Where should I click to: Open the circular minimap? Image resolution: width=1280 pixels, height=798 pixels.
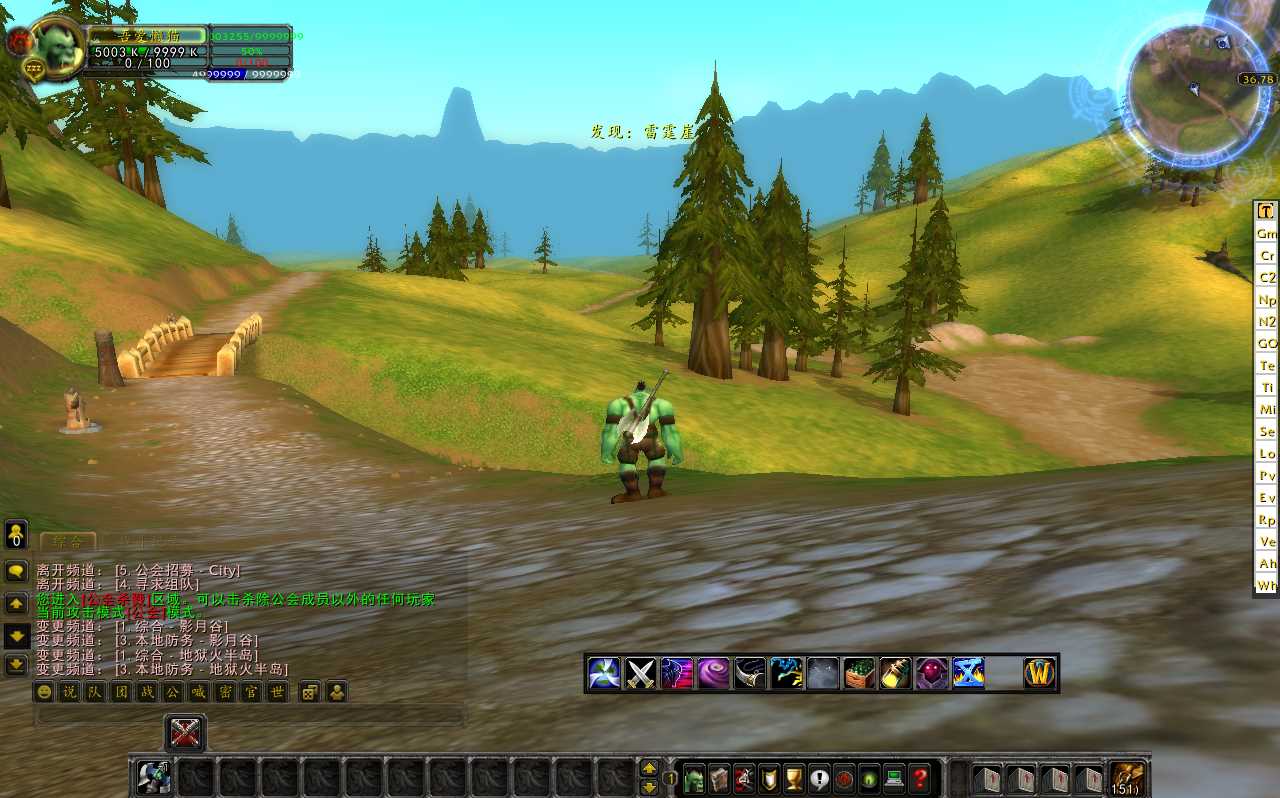point(1186,92)
